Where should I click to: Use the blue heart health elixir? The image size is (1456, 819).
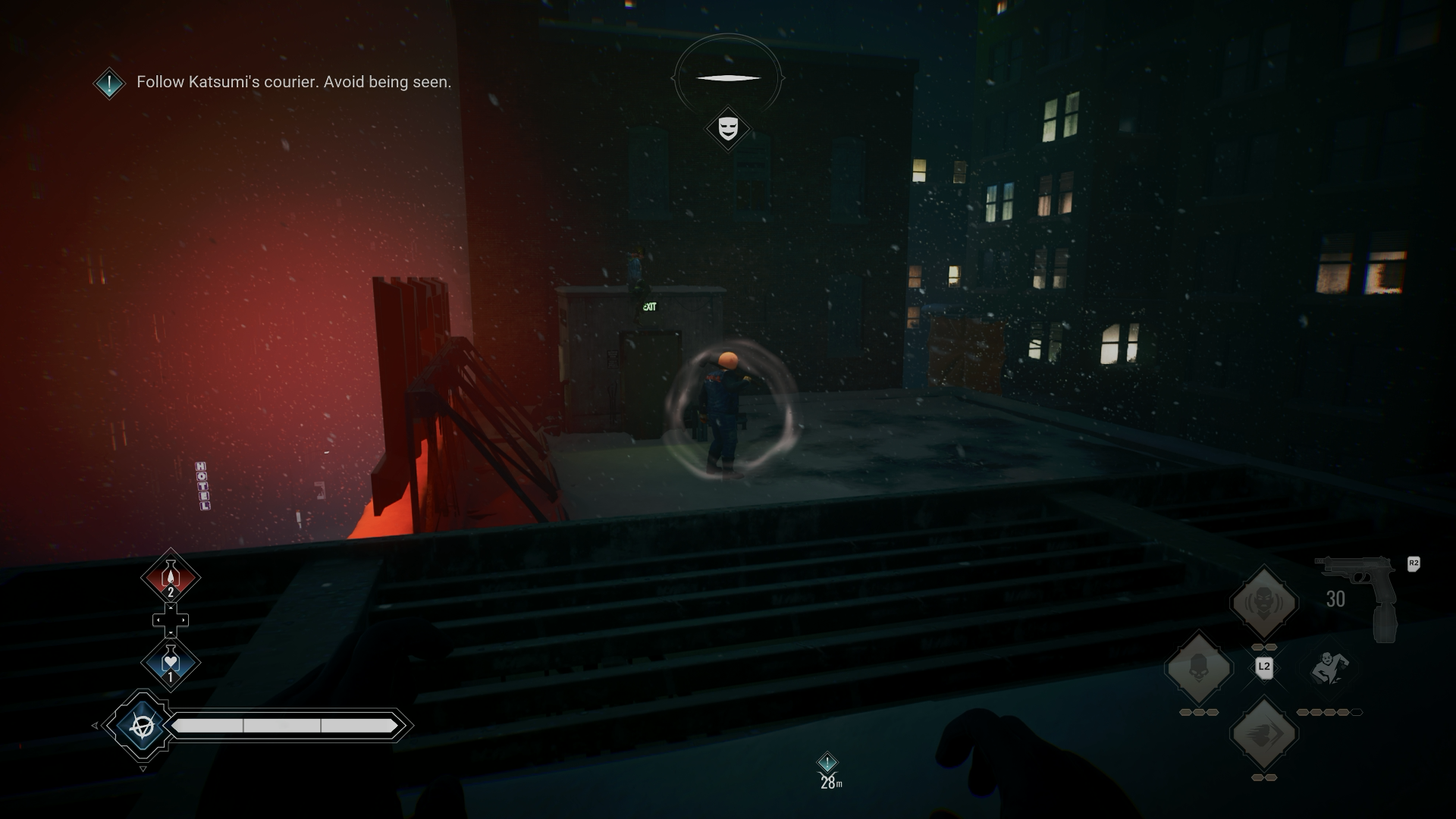click(x=171, y=663)
